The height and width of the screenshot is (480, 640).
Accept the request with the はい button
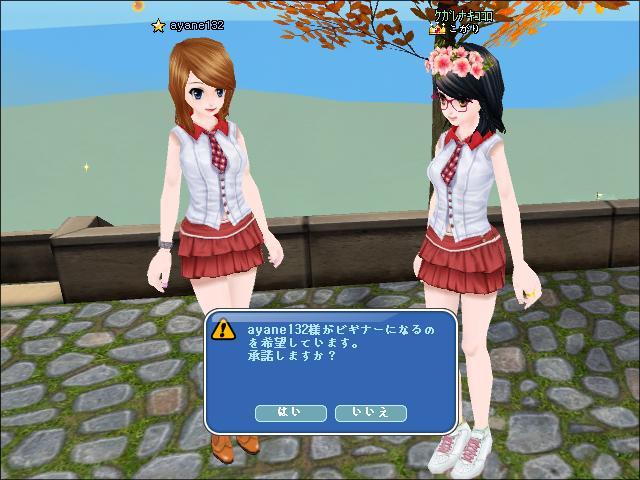pyautogui.click(x=291, y=411)
